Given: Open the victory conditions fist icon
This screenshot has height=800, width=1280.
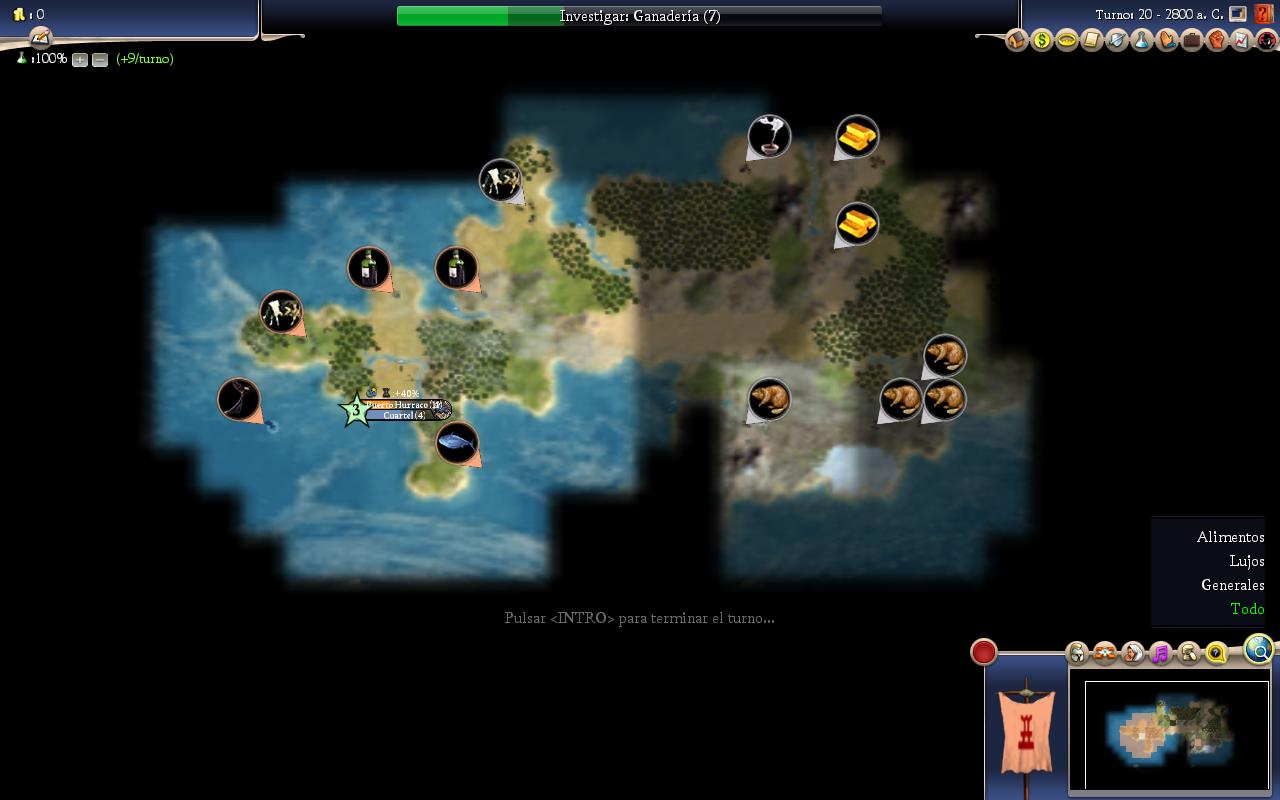Looking at the screenshot, I should [1216, 41].
